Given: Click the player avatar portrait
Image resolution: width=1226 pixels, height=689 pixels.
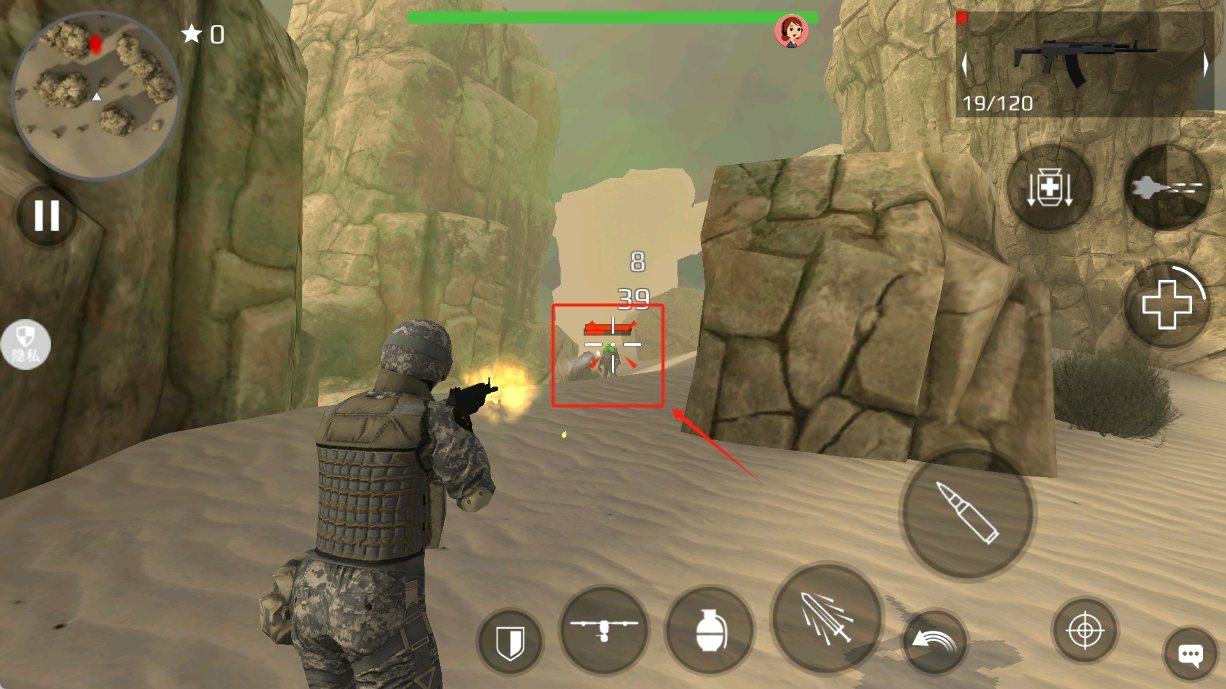Looking at the screenshot, I should pos(792,31).
